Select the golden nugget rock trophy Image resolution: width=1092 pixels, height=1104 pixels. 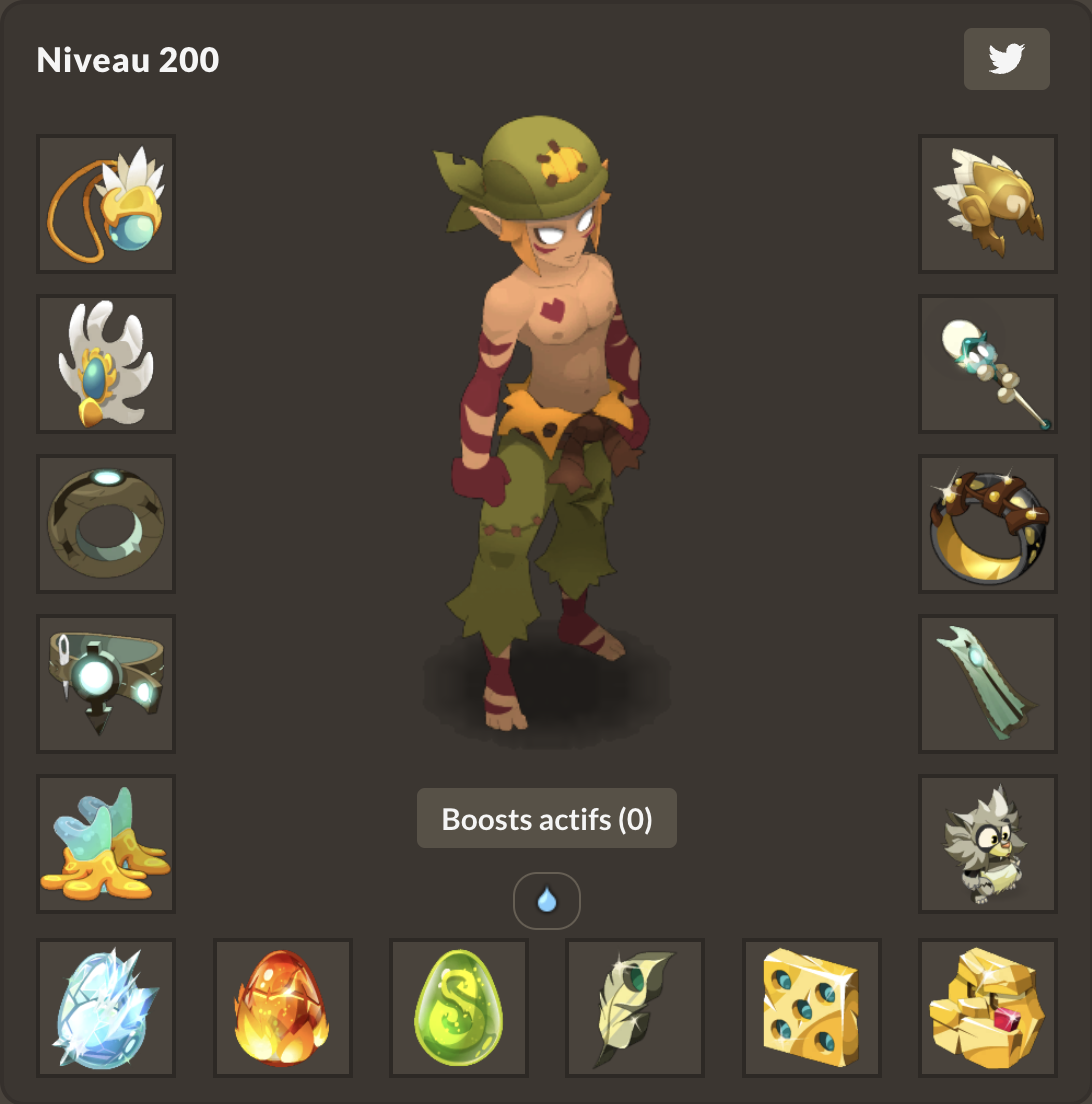click(x=988, y=1008)
